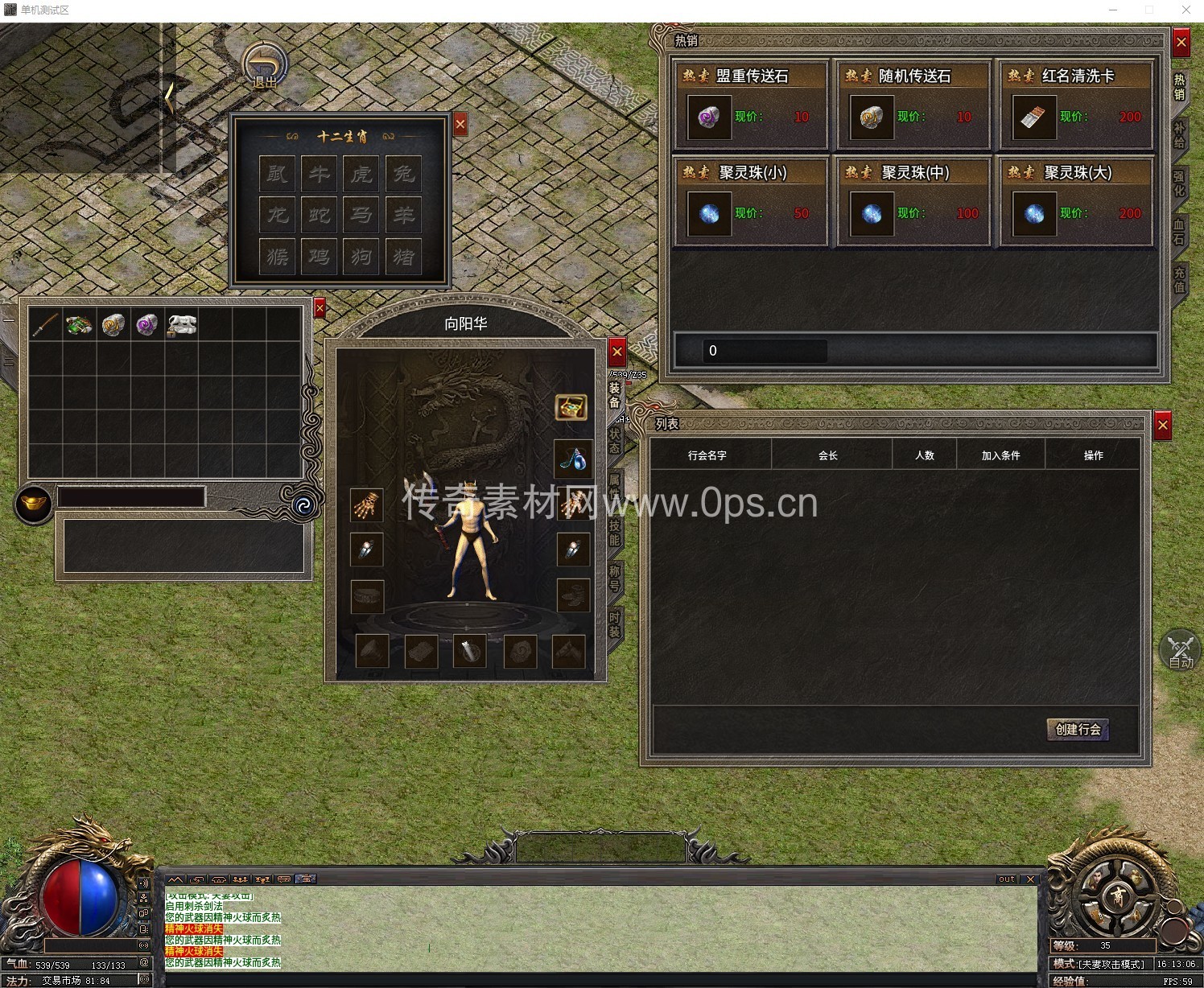Close the hot-sale shop window

click(1181, 42)
